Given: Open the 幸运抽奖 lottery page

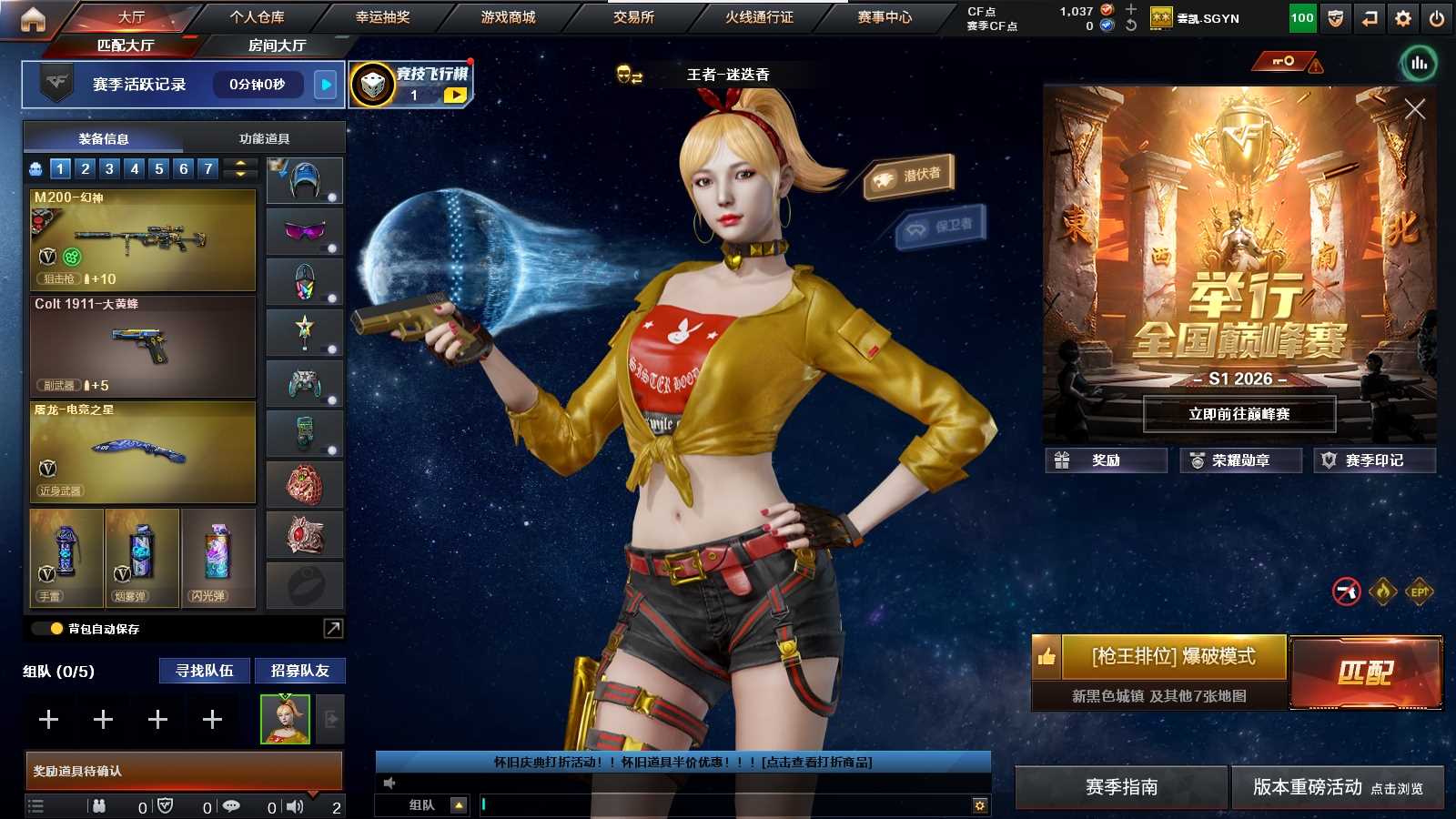Looking at the screenshot, I should pyautogui.click(x=382, y=17).
